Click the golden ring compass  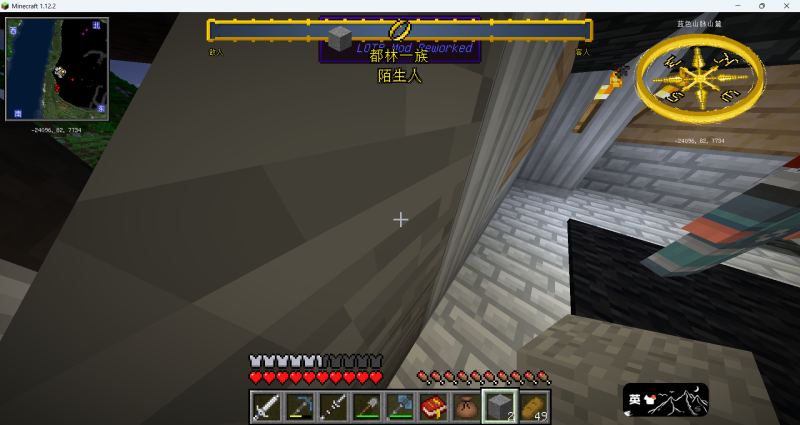(700, 77)
